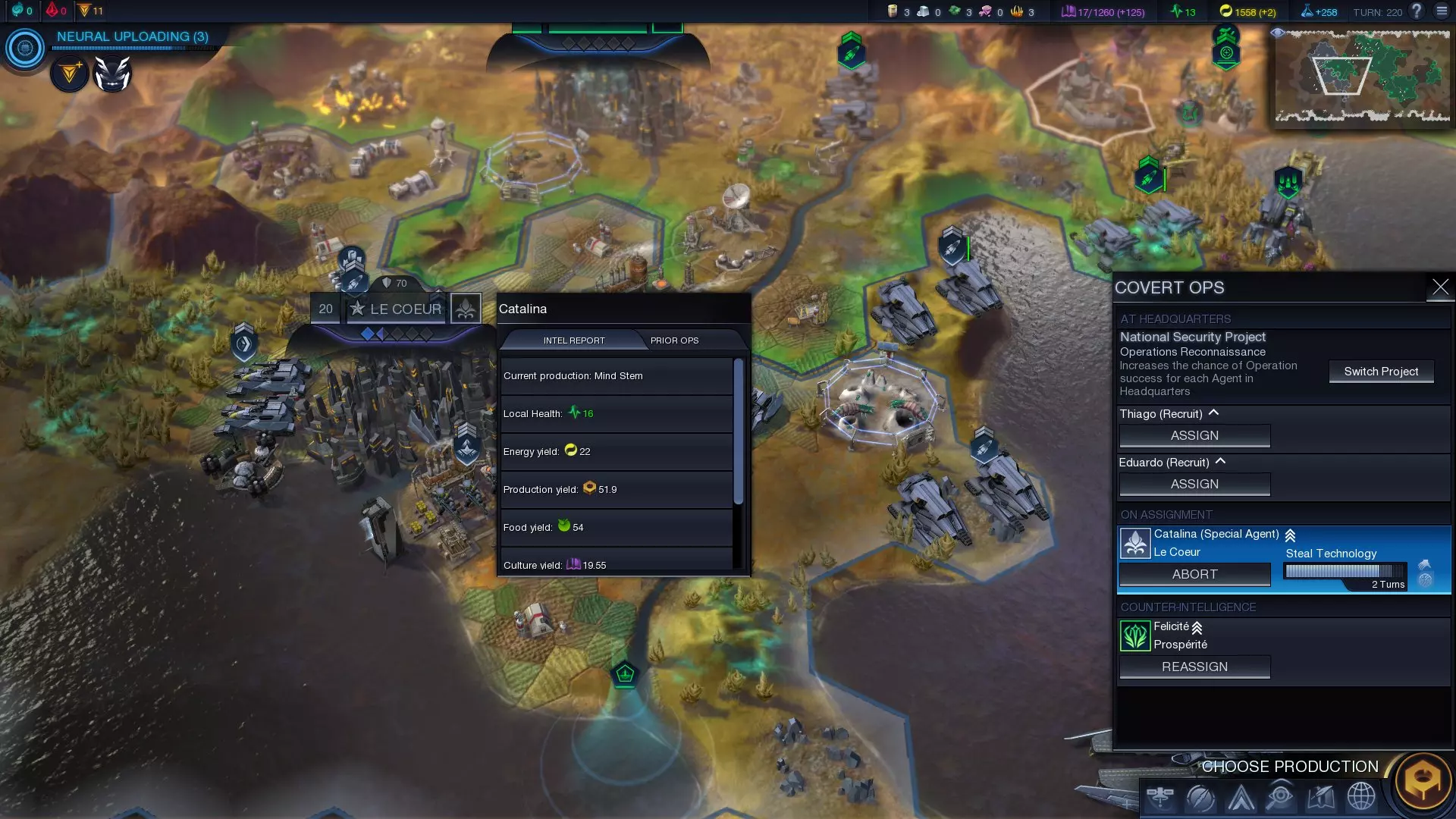Click the Choose Production hexagon button
The height and width of the screenshot is (819, 1456).
[1423, 780]
